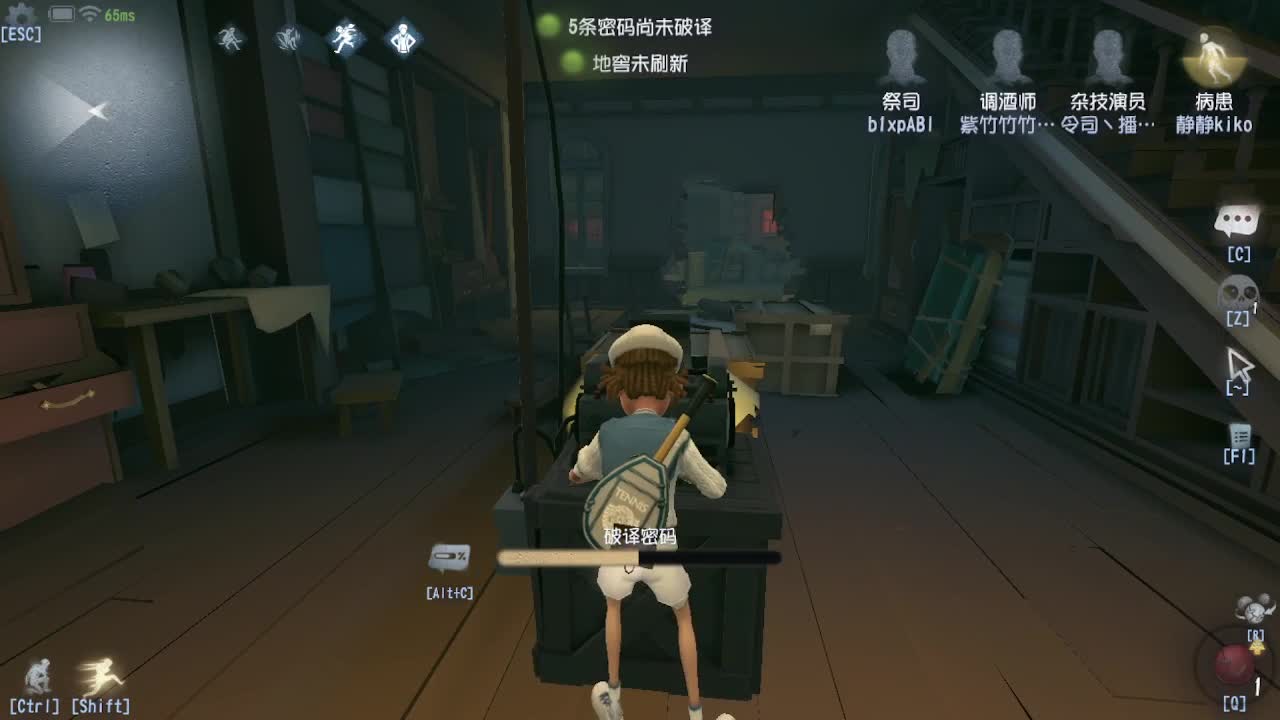Viewport: 1280px width, 720px height.
Task: Open the chat bubble icon above [C]
Action: coord(1239,220)
